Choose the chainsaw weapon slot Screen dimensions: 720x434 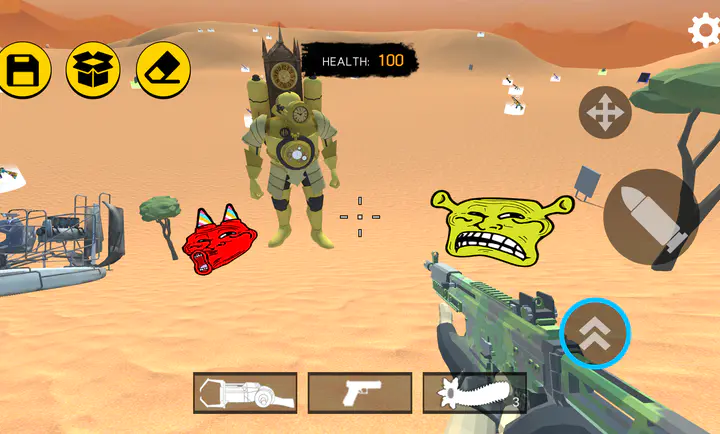click(x=475, y=393)
